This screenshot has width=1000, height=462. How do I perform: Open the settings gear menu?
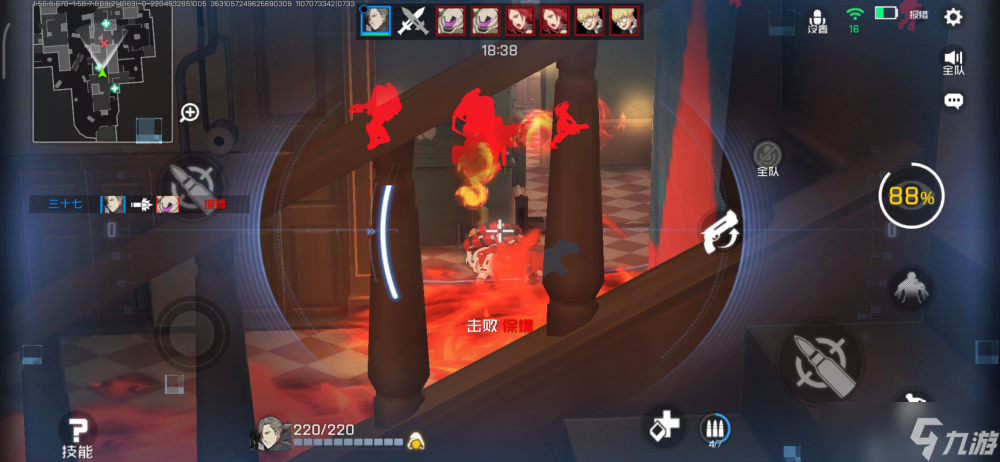953,16
